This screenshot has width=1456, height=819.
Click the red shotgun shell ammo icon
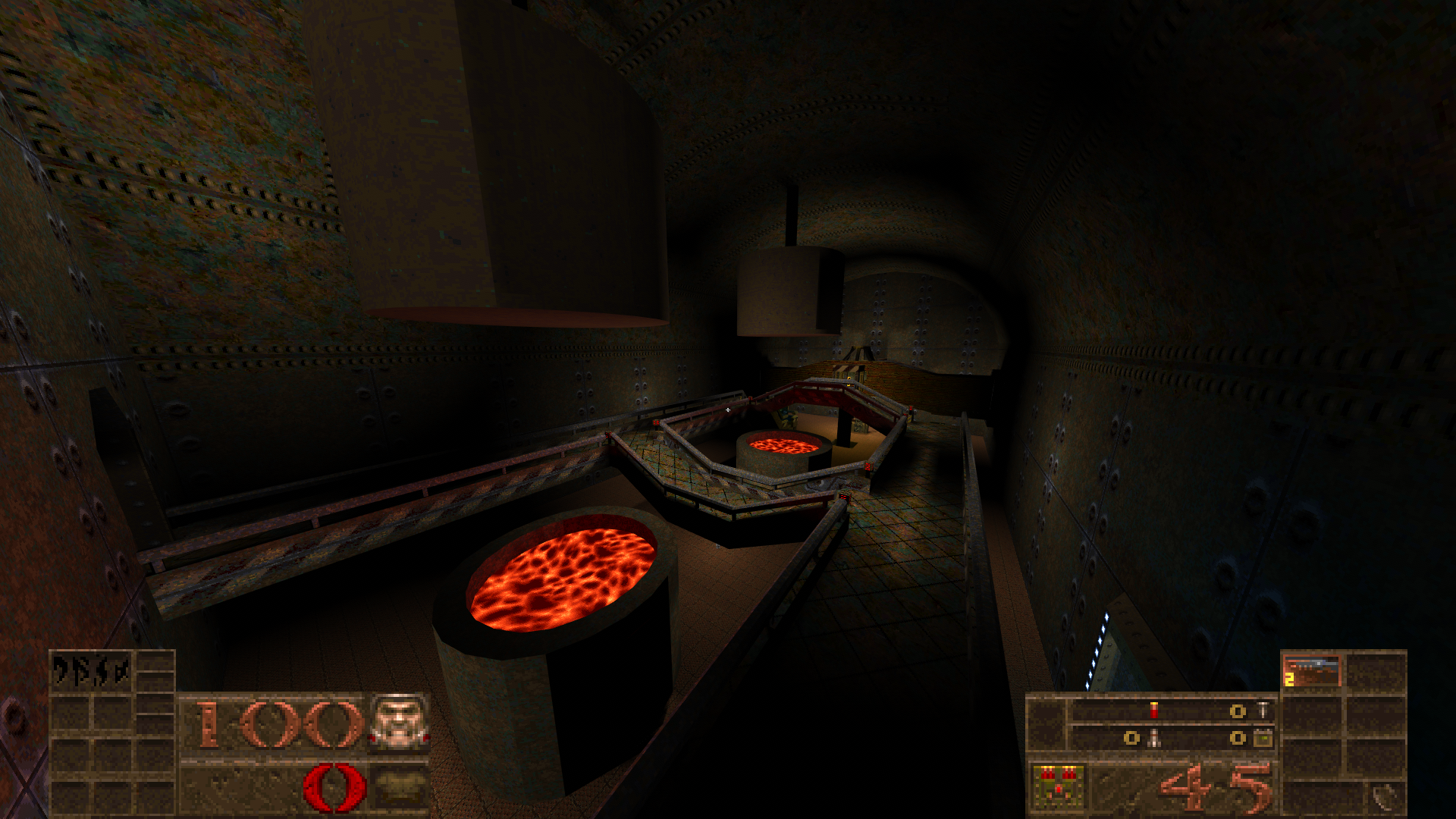click(1153, 710)
